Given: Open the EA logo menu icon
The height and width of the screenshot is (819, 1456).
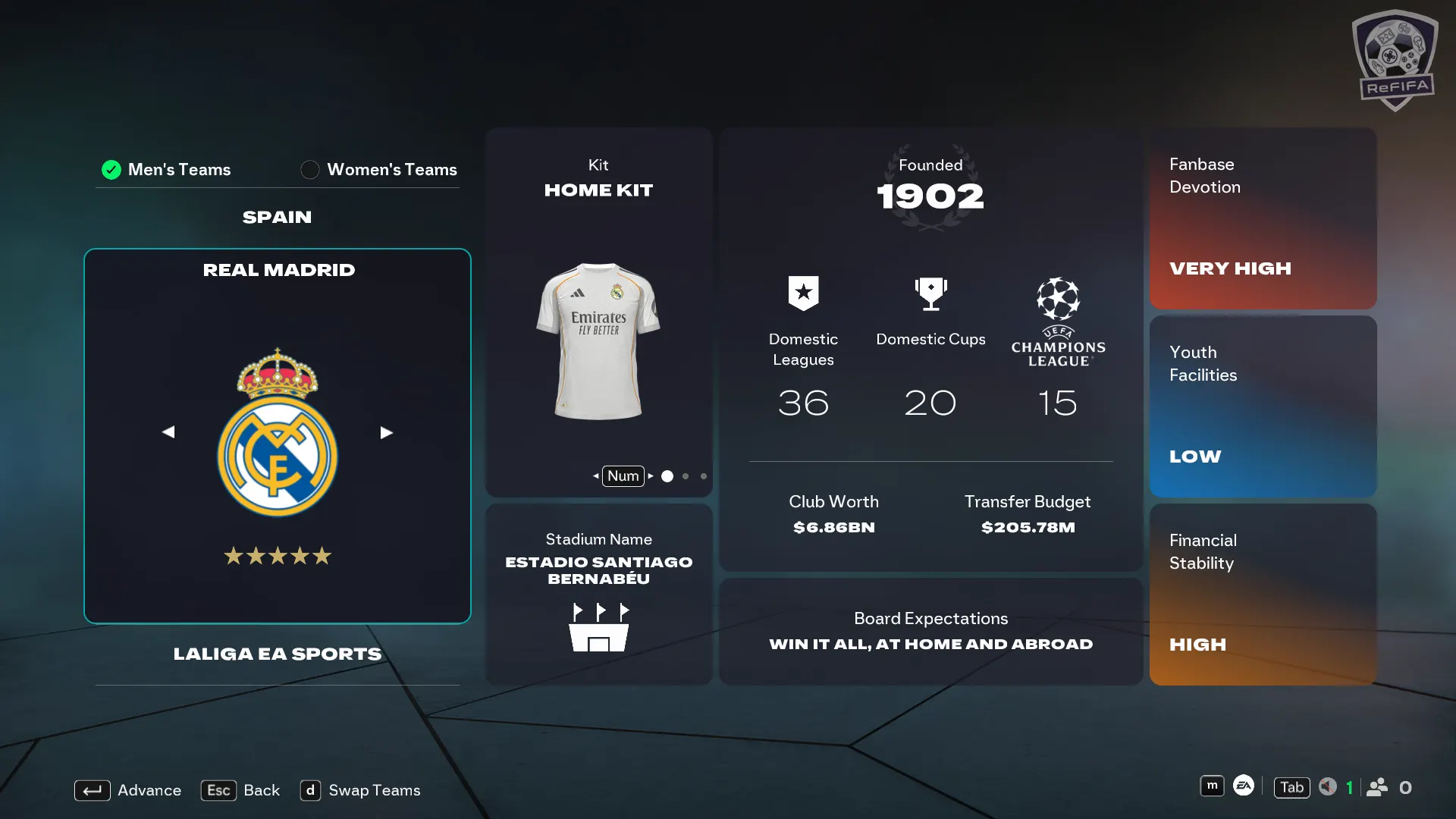Looking at the screenshot, I should [1244, 786].
